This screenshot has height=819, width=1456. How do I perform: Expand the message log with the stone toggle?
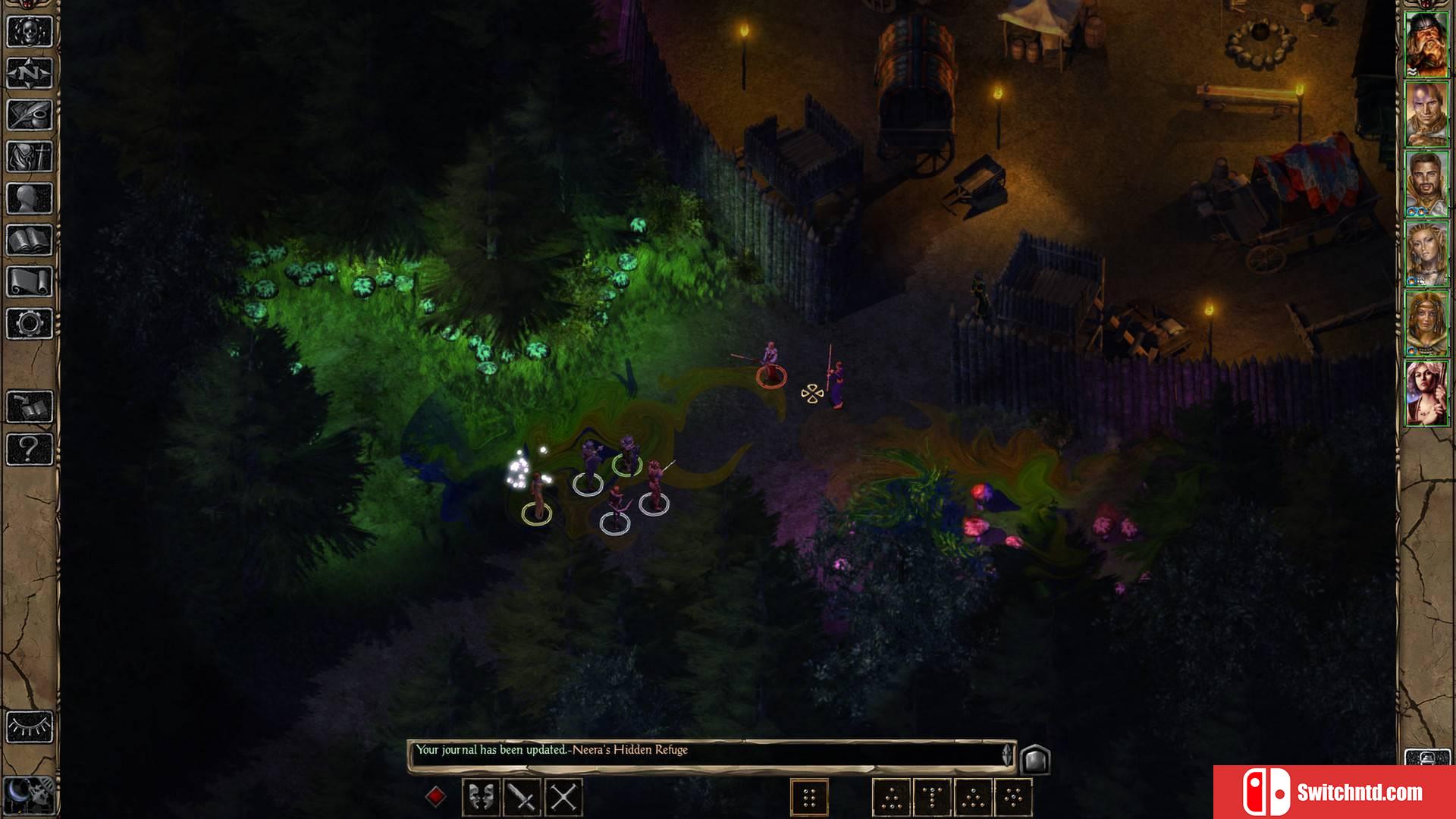[1035, 758]
